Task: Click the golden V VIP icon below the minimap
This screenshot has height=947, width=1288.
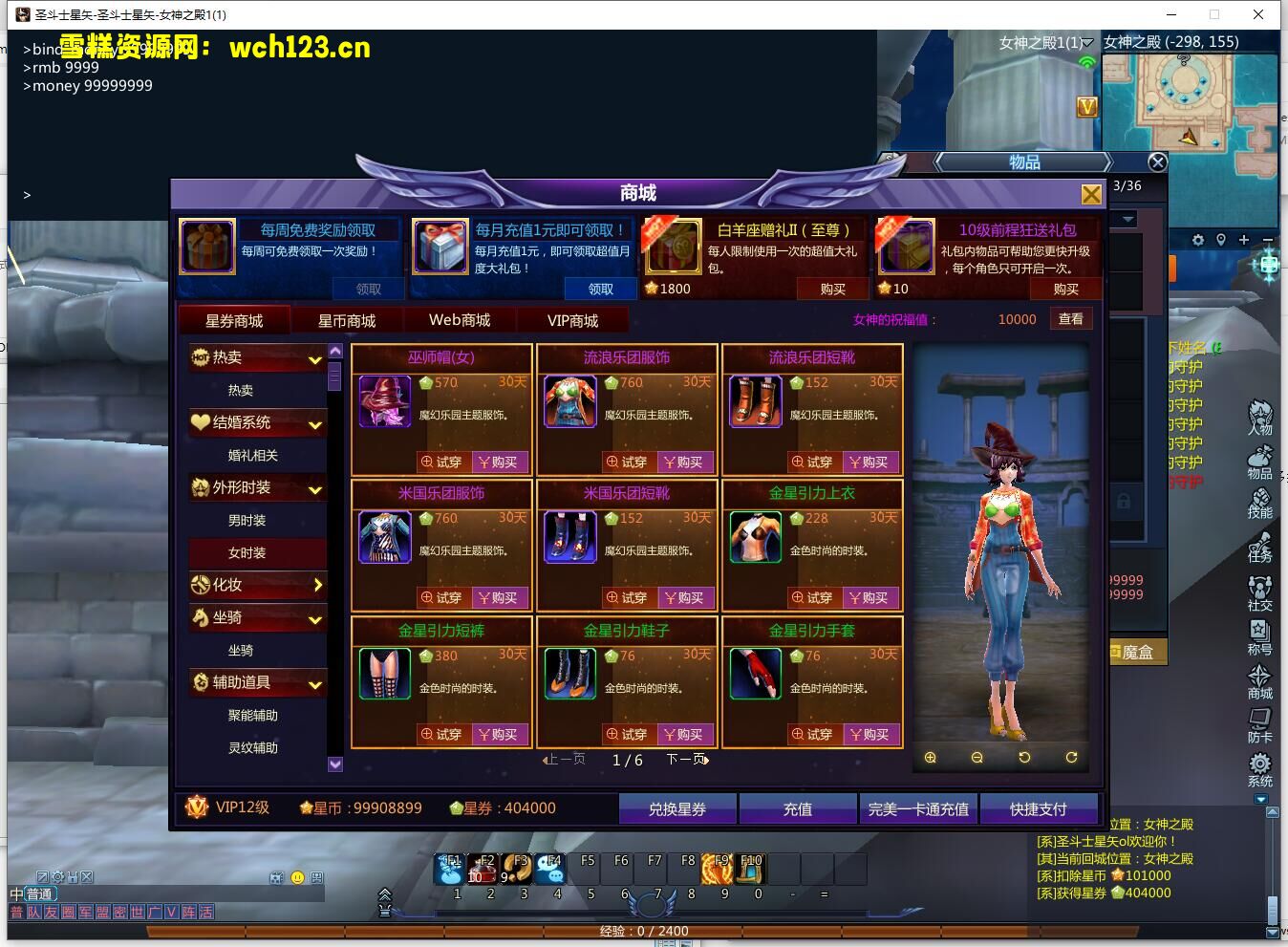Action: click(x=1086, y=107)
